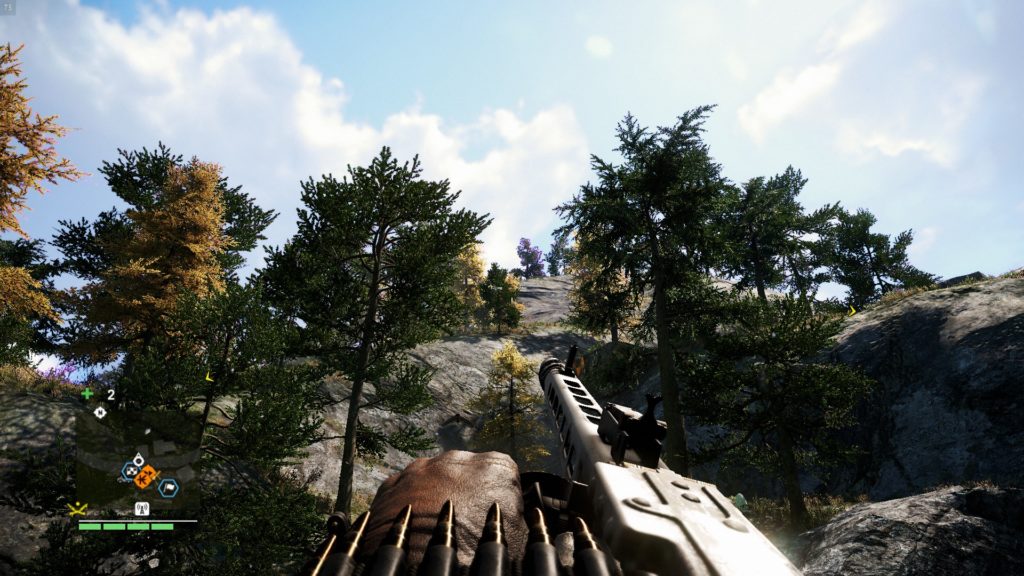1024x576 pixels.
Task: Open the minimap
Action: tap(134, 460)
